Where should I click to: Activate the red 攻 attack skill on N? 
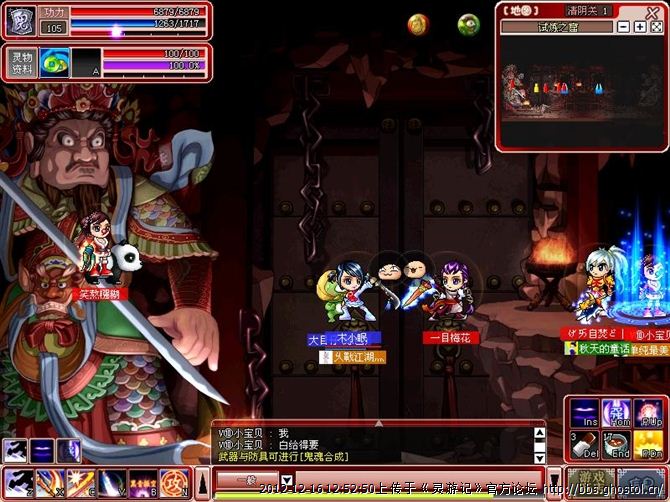(x=175, y=482)
